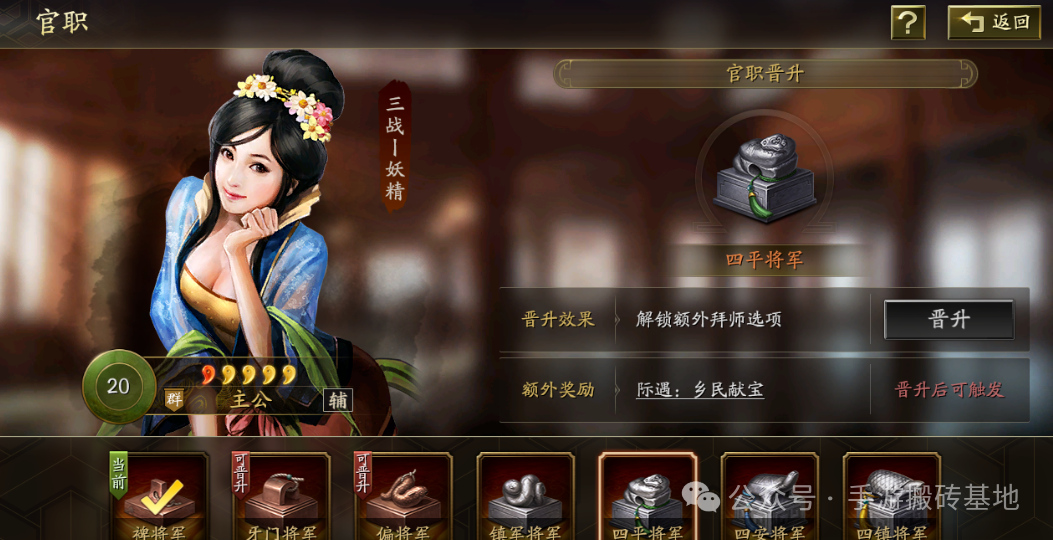Tap the level 20 jade badge

pyautogui.click(x=118, y=386)
